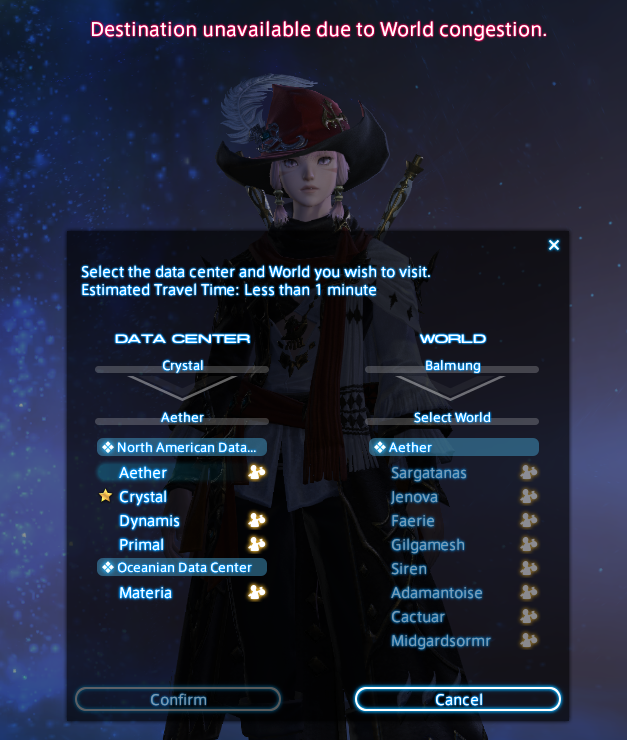
Task: Choose the Crystal data center
Action: [x=143, y=496]
